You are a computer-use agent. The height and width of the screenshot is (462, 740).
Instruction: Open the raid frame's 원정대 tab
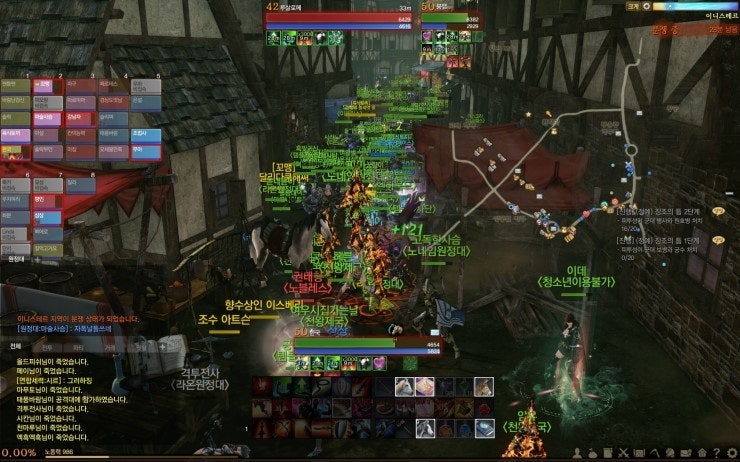pos(16,258)
